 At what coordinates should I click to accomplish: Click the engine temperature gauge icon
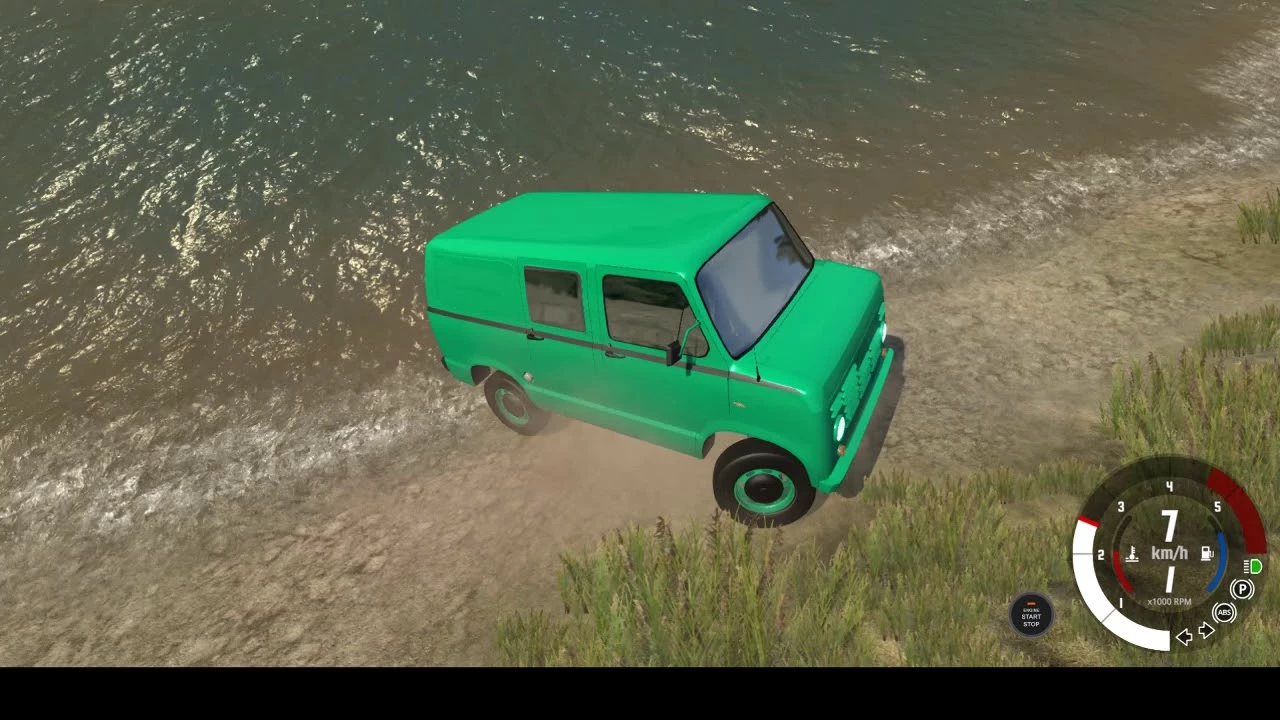coord(1132,553)
